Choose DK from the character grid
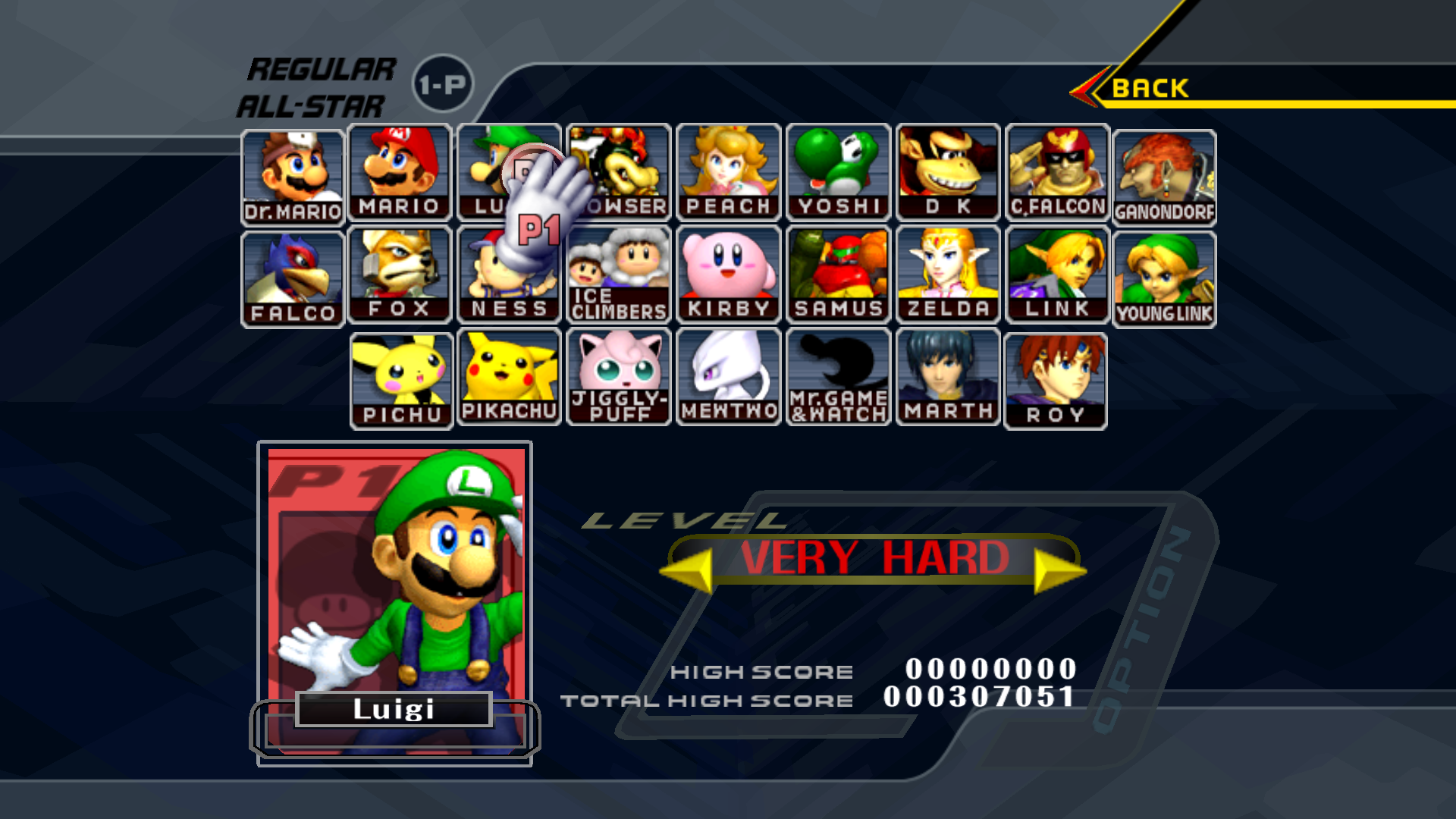Image resolution: width=1456 pixels, height=819 pixels. tap(948, 174)
